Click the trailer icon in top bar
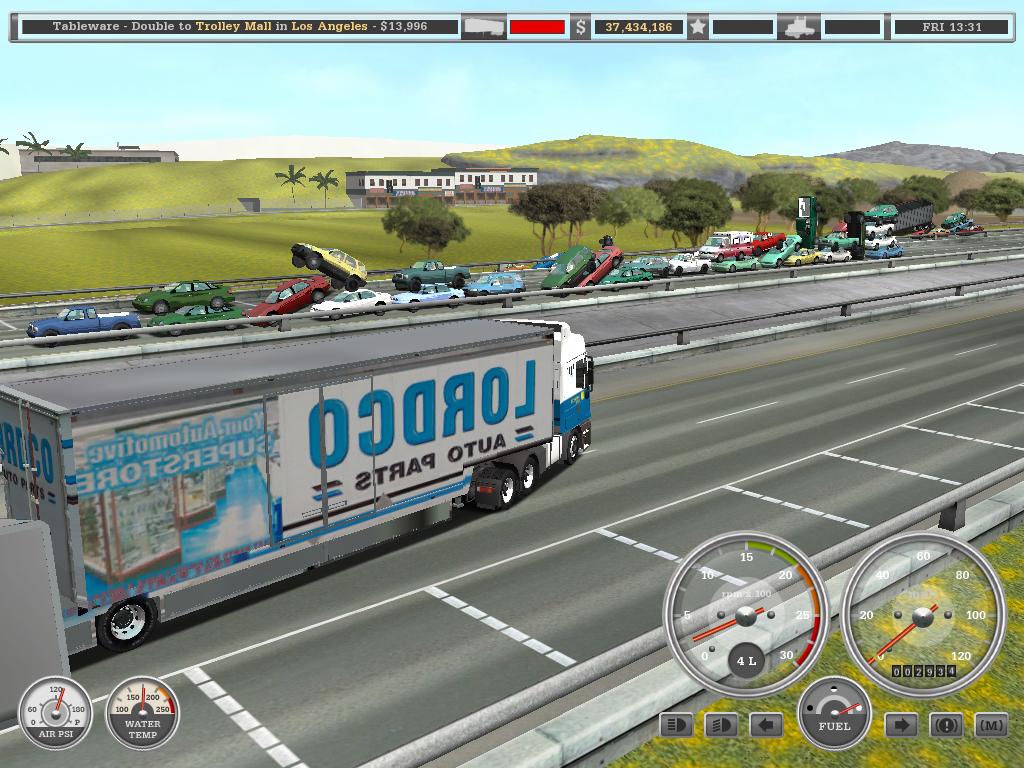Screen dimensions: 1024x768 483,27
